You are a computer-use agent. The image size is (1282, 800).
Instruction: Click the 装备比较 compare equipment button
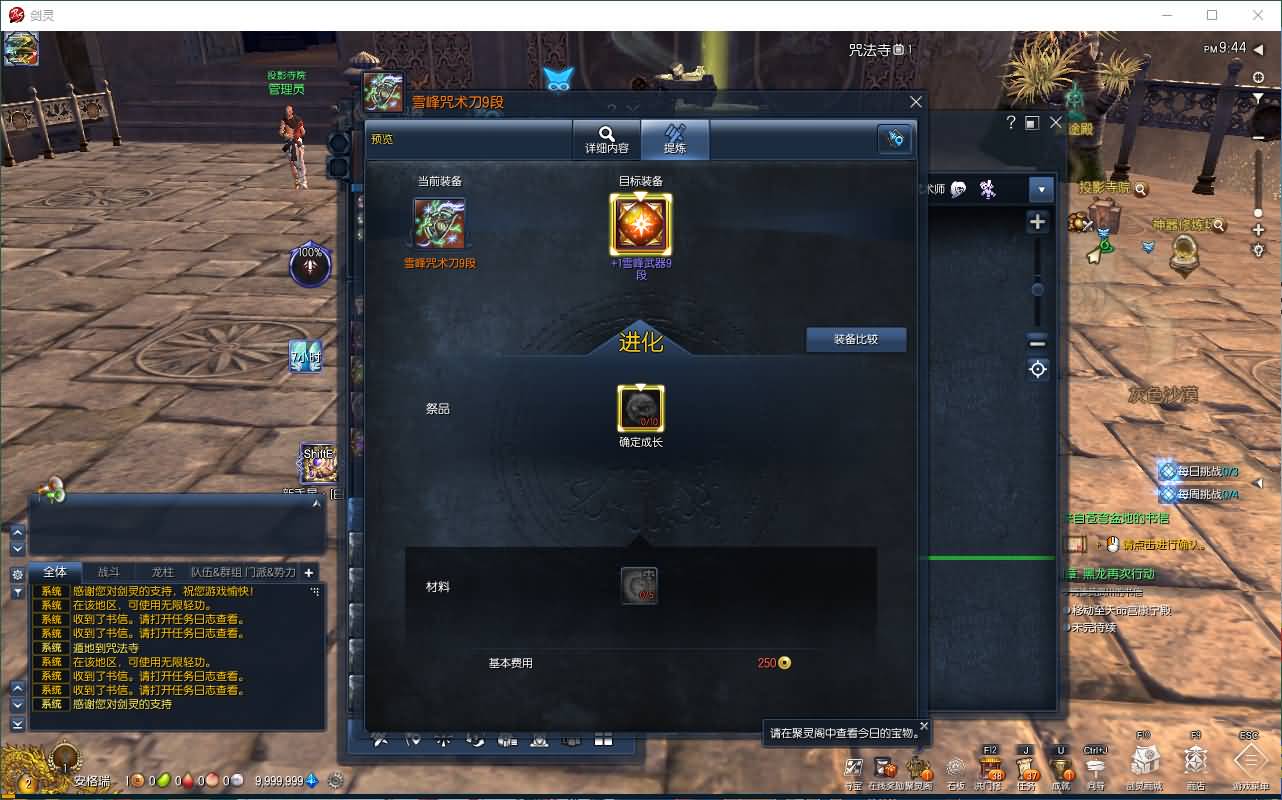856,340
